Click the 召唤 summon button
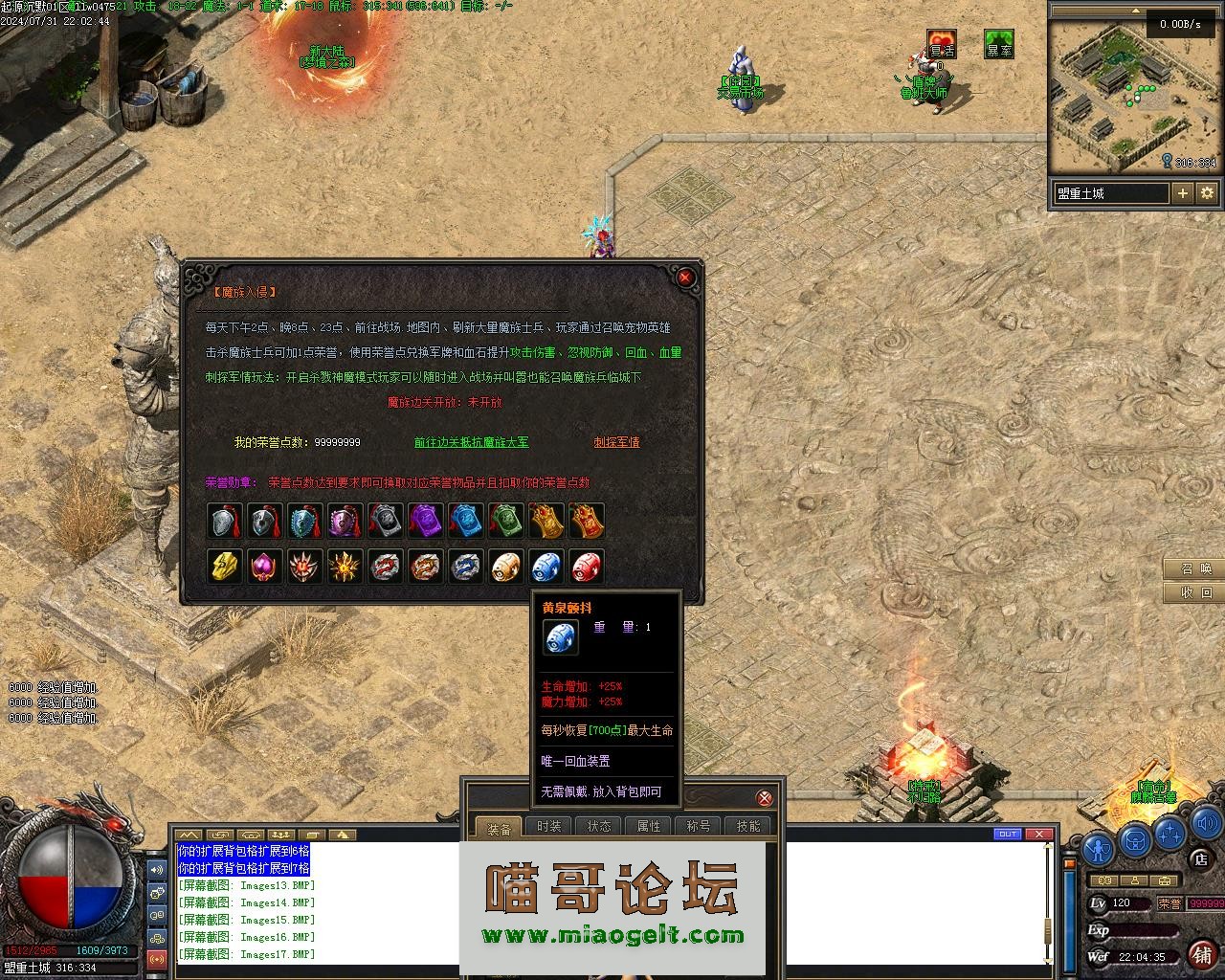Screen dimensions: 1225x980 pos(1196,568)
